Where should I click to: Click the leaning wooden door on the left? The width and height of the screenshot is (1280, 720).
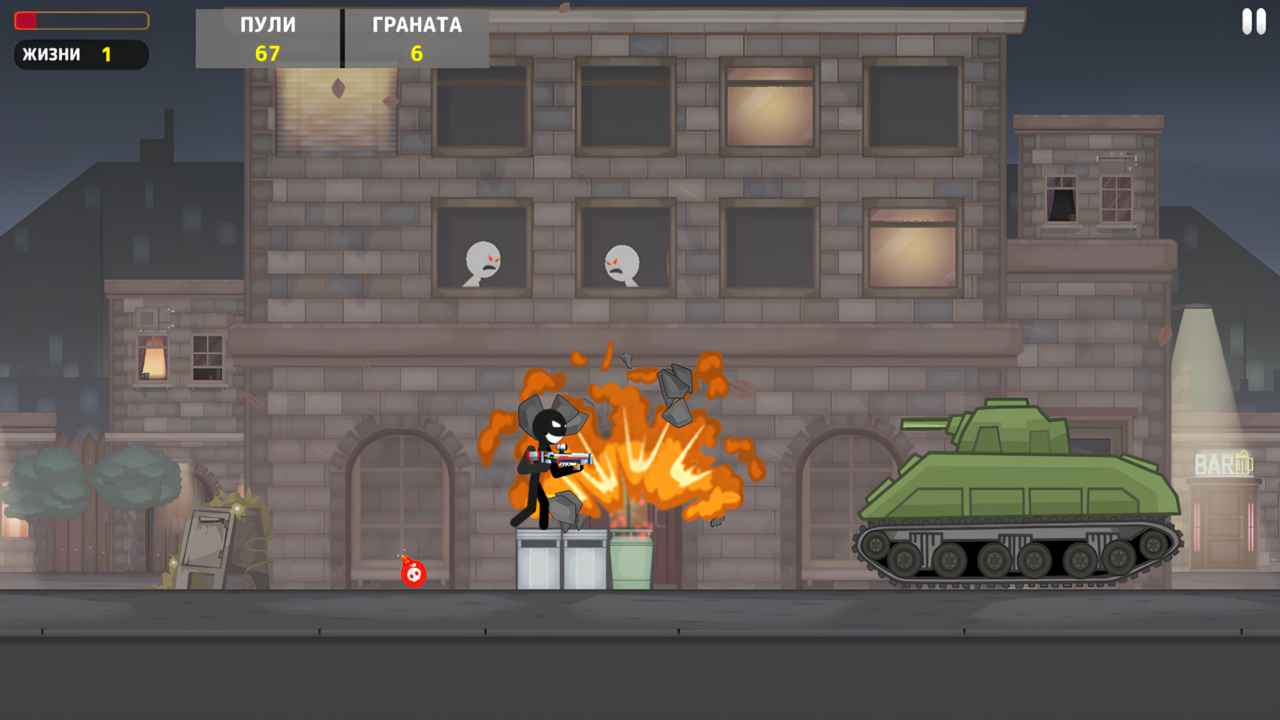click(205, 540)
